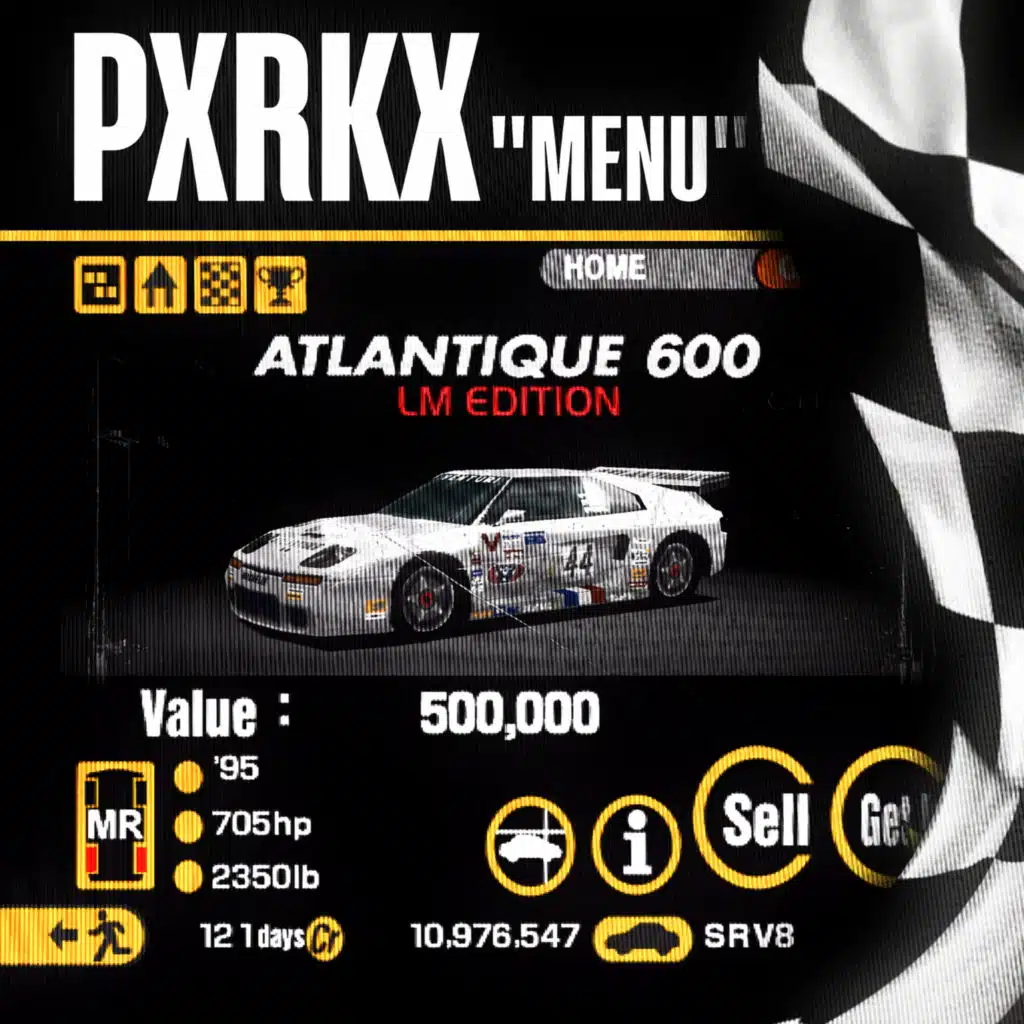Screen dimensions: 1024x1024
Task: Select the partially hidden Get button
Action: (x=885, y=820)
